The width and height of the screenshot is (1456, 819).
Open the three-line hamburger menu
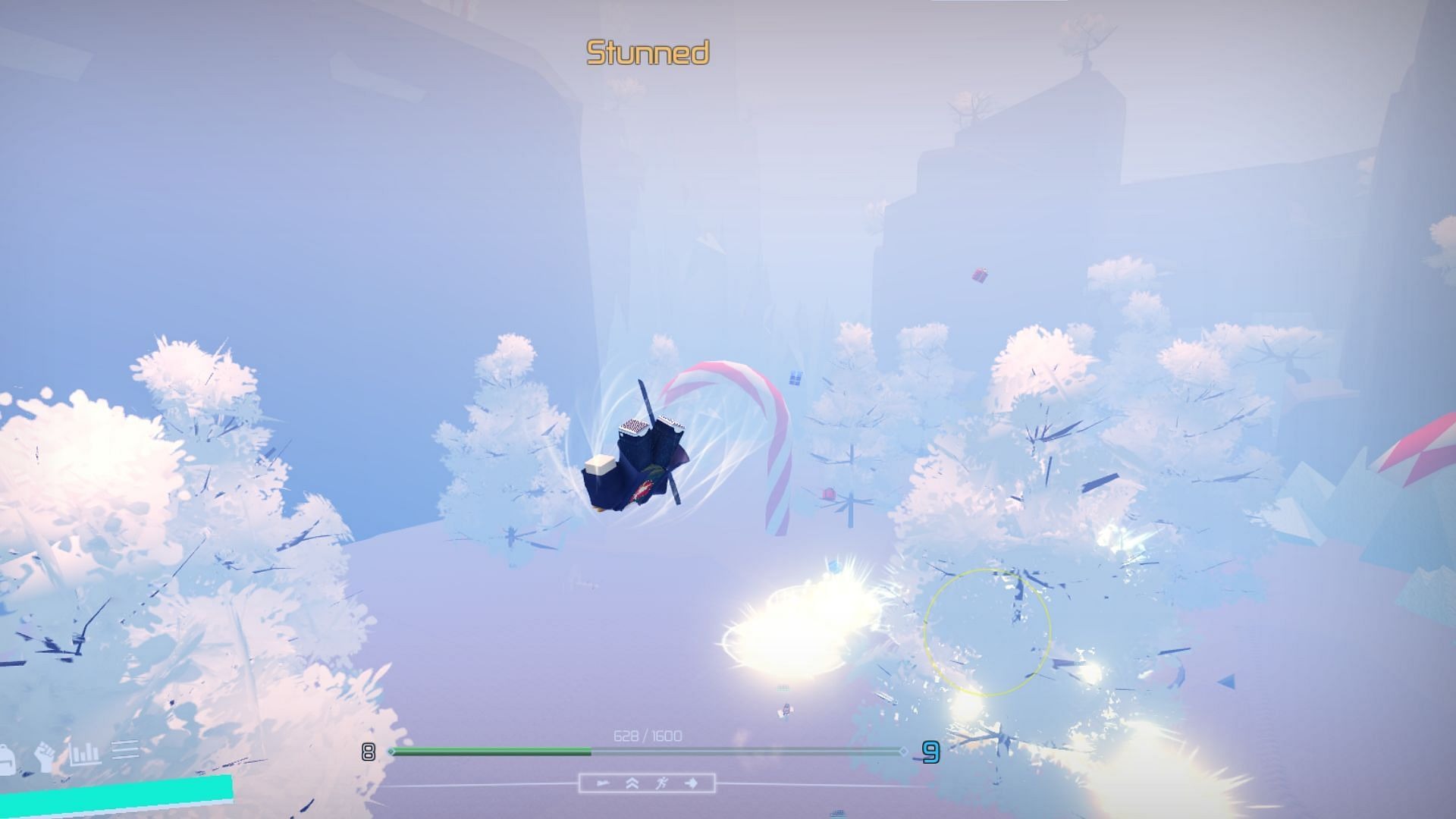pyautogui.click(x=126, y=749)
